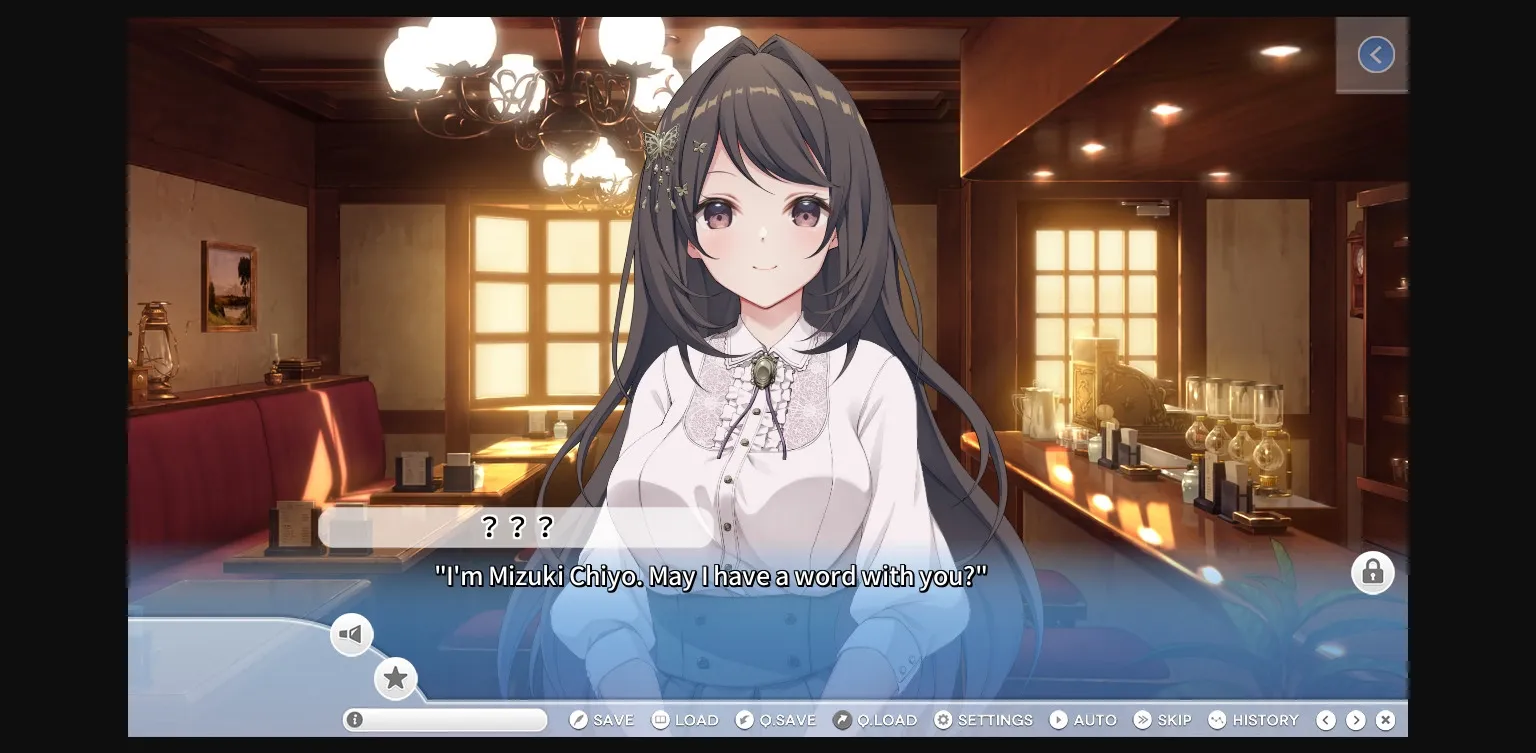Dismiss the dialogue box with the X button
1536x753 pixels.
1386,719
